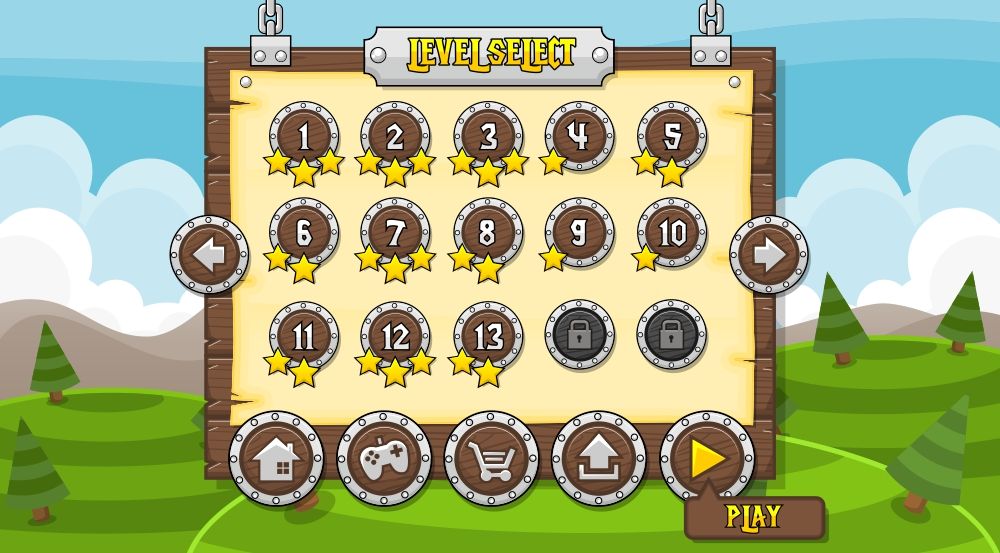
Task: Open level 3
Action: [x=488, y=135]
